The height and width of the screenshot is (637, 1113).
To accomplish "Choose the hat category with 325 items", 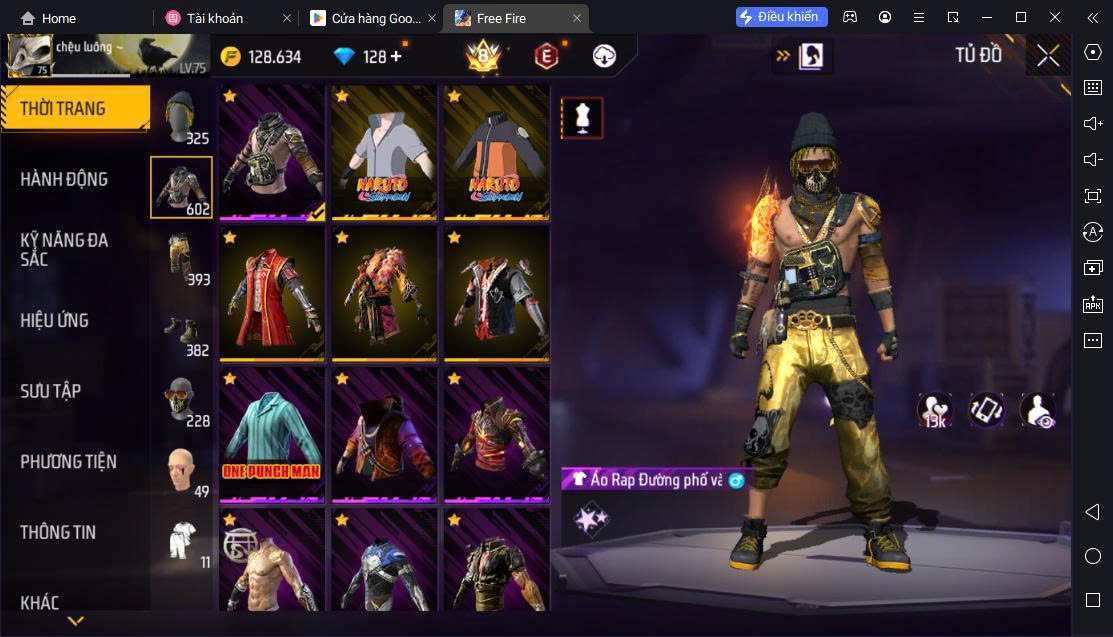I will tap(181, 116).
